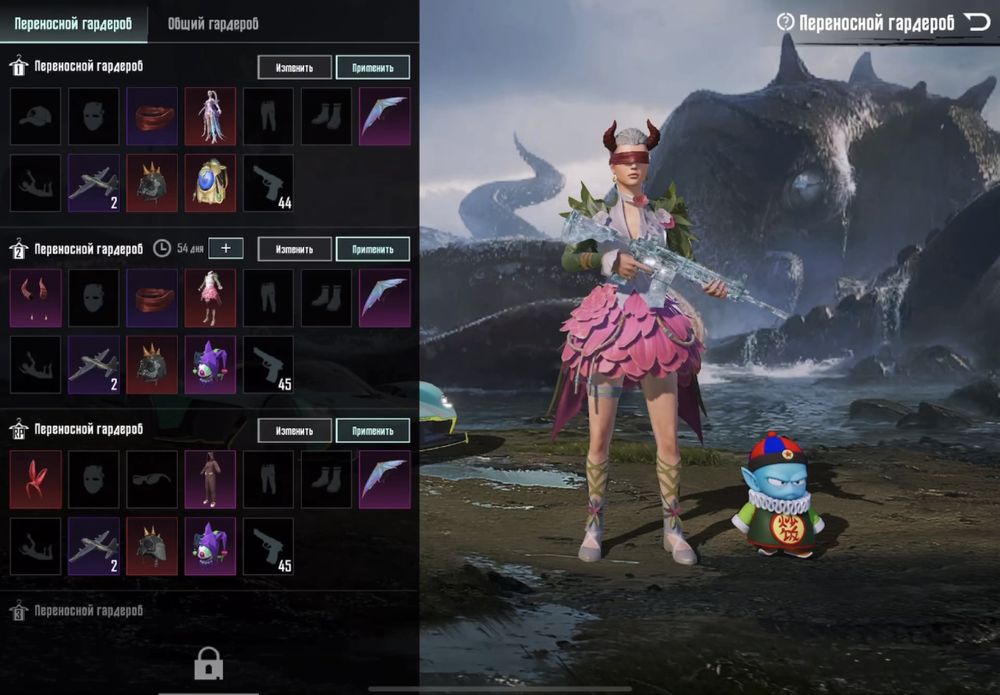Image resolution: width=1000 pixels, height=695 pixels.
Task: Unlock the locked wardrobe via the padlock icon
Action: coord(208,662)
